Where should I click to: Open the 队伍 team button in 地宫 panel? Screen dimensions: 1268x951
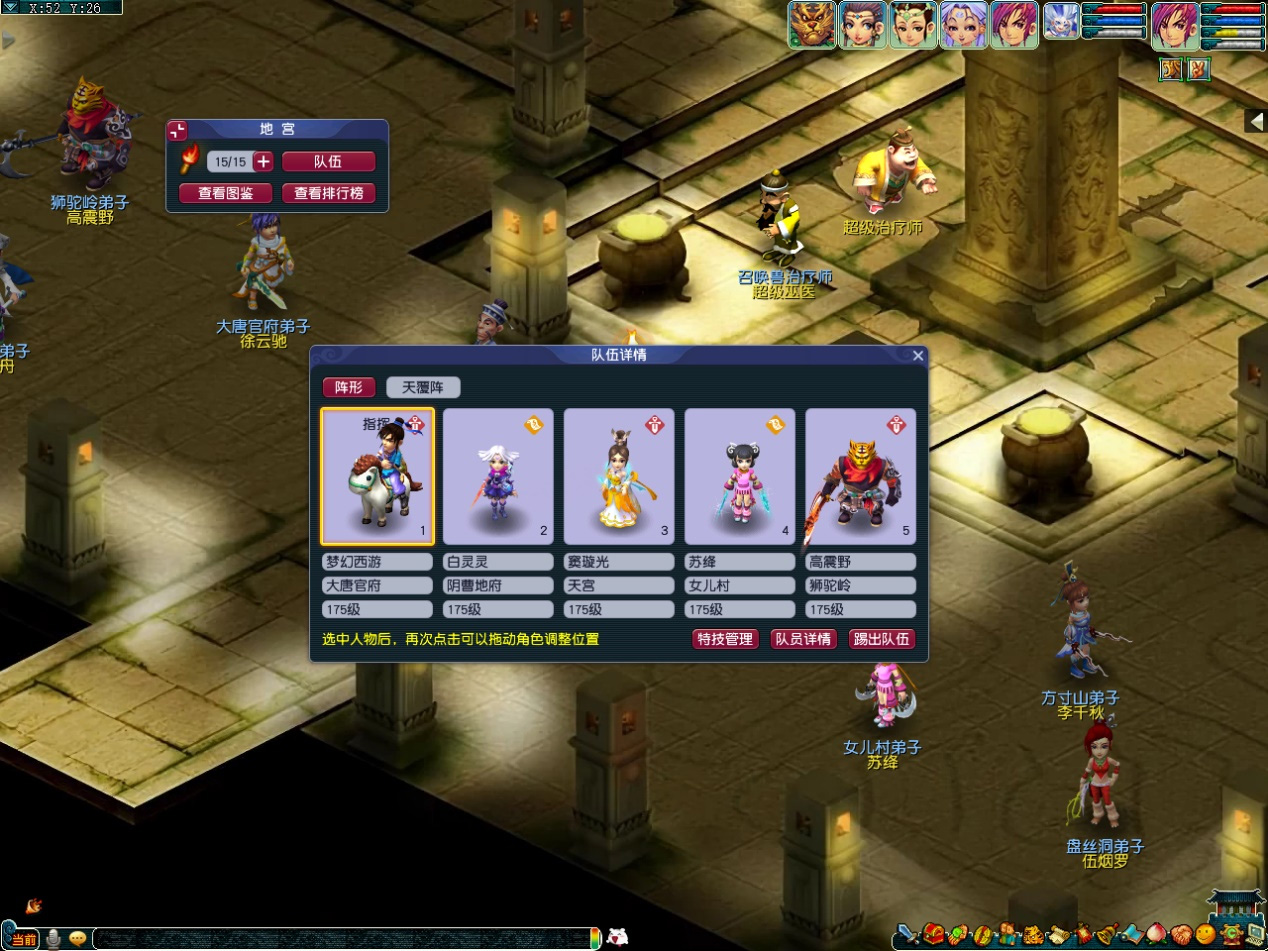[x=328, y=162]
